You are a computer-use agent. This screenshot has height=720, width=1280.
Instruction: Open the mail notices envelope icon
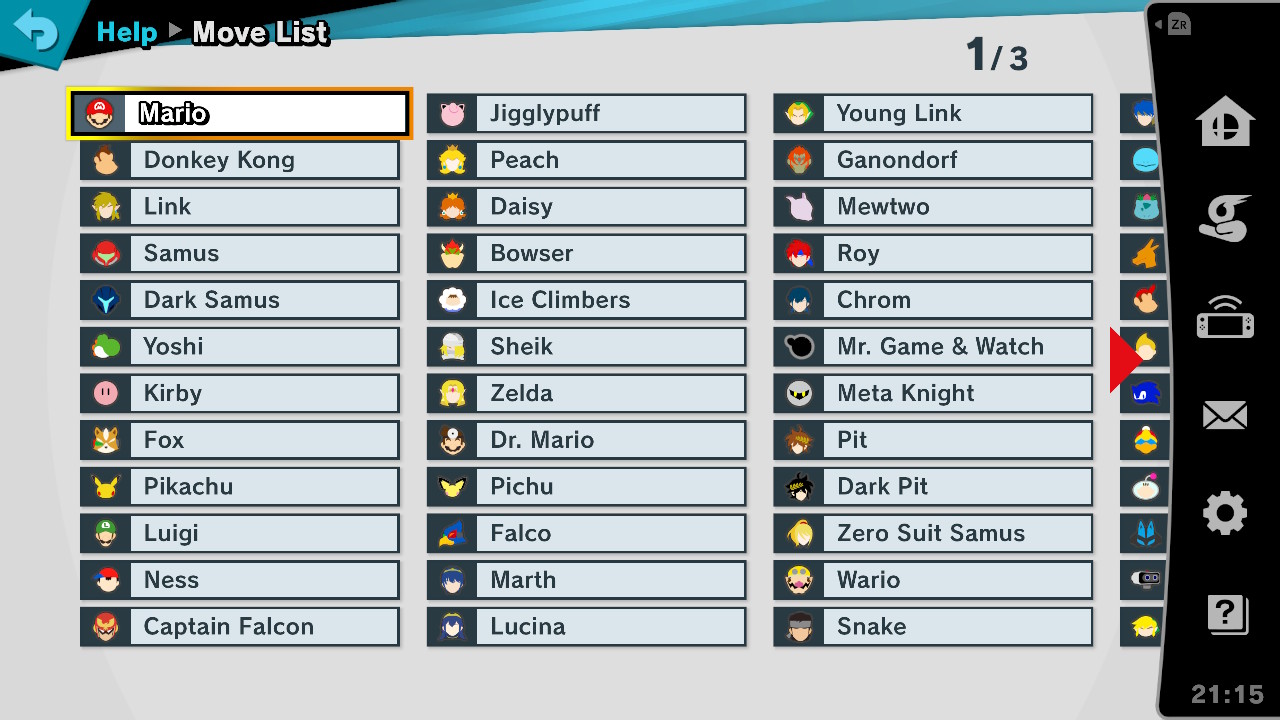(x=1224, y=414)
